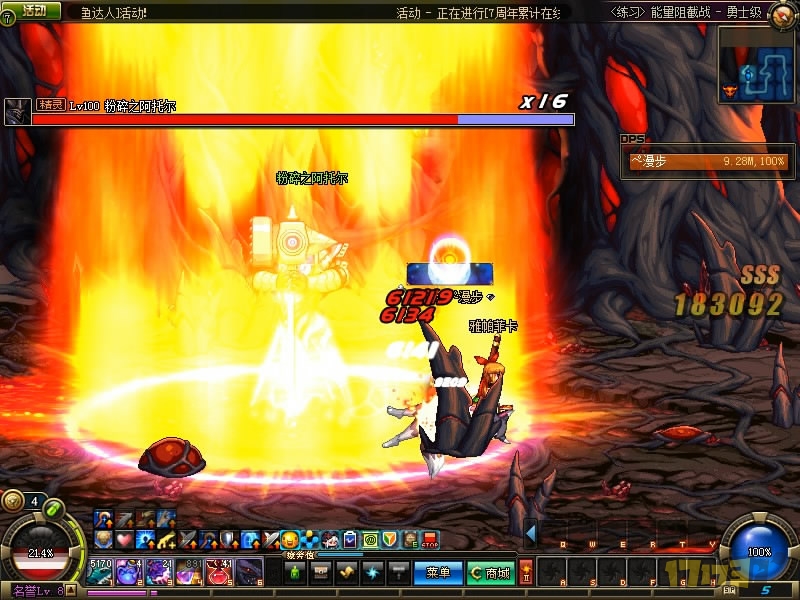This screenshot has height=600, width=800.
Task: Use the consumable with count 5170 in slot 1
Action: tap(99, 572)
